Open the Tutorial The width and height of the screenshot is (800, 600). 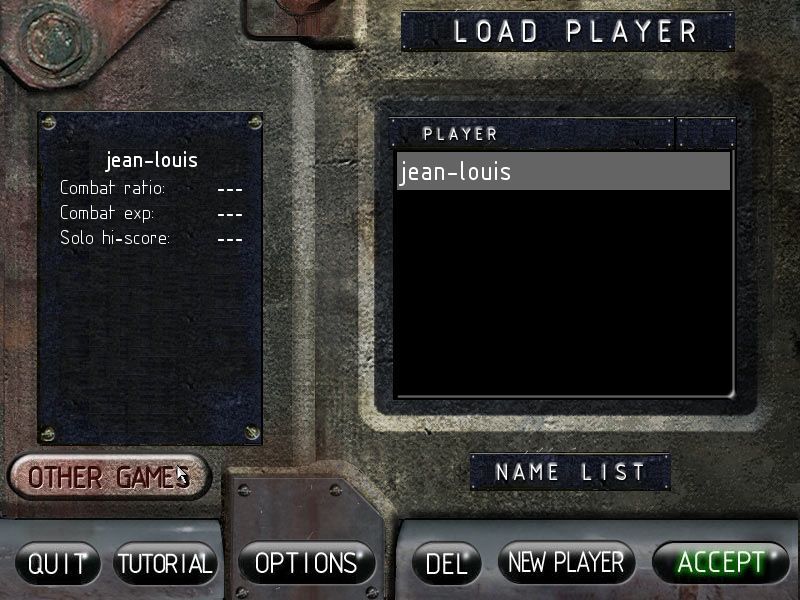(x=165, y=563)
